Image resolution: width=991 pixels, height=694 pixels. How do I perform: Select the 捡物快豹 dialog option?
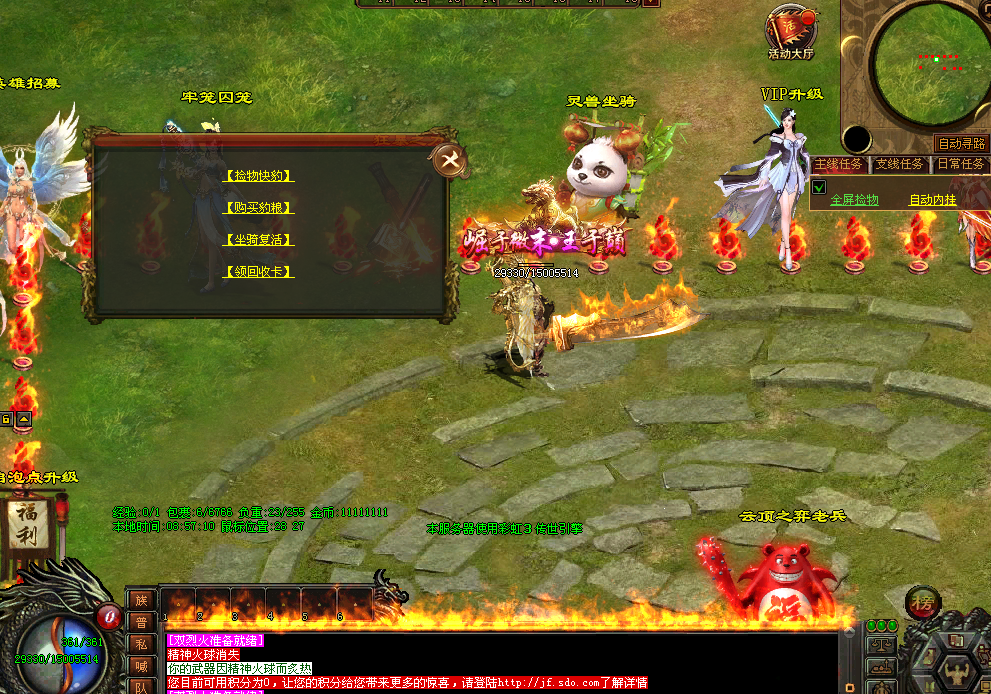(x=259, y=176)
